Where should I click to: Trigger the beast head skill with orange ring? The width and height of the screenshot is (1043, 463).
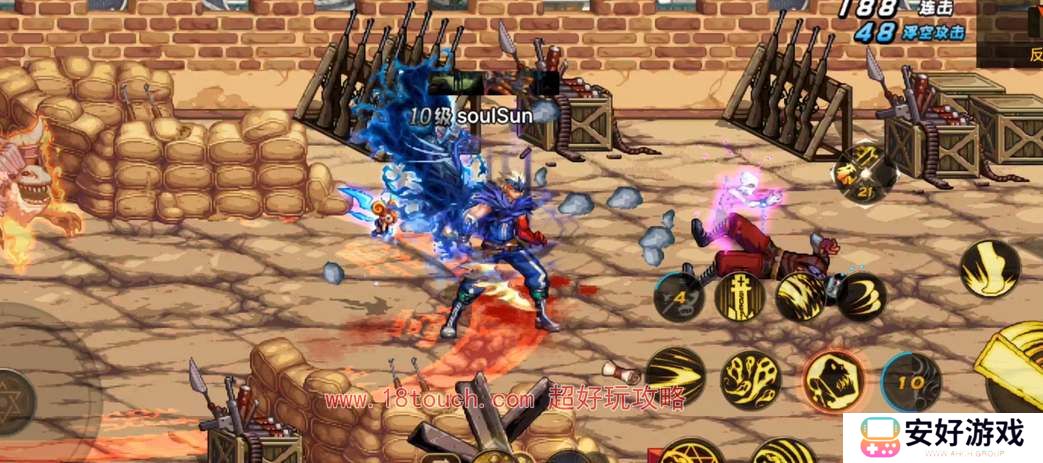tap(833, 379)
